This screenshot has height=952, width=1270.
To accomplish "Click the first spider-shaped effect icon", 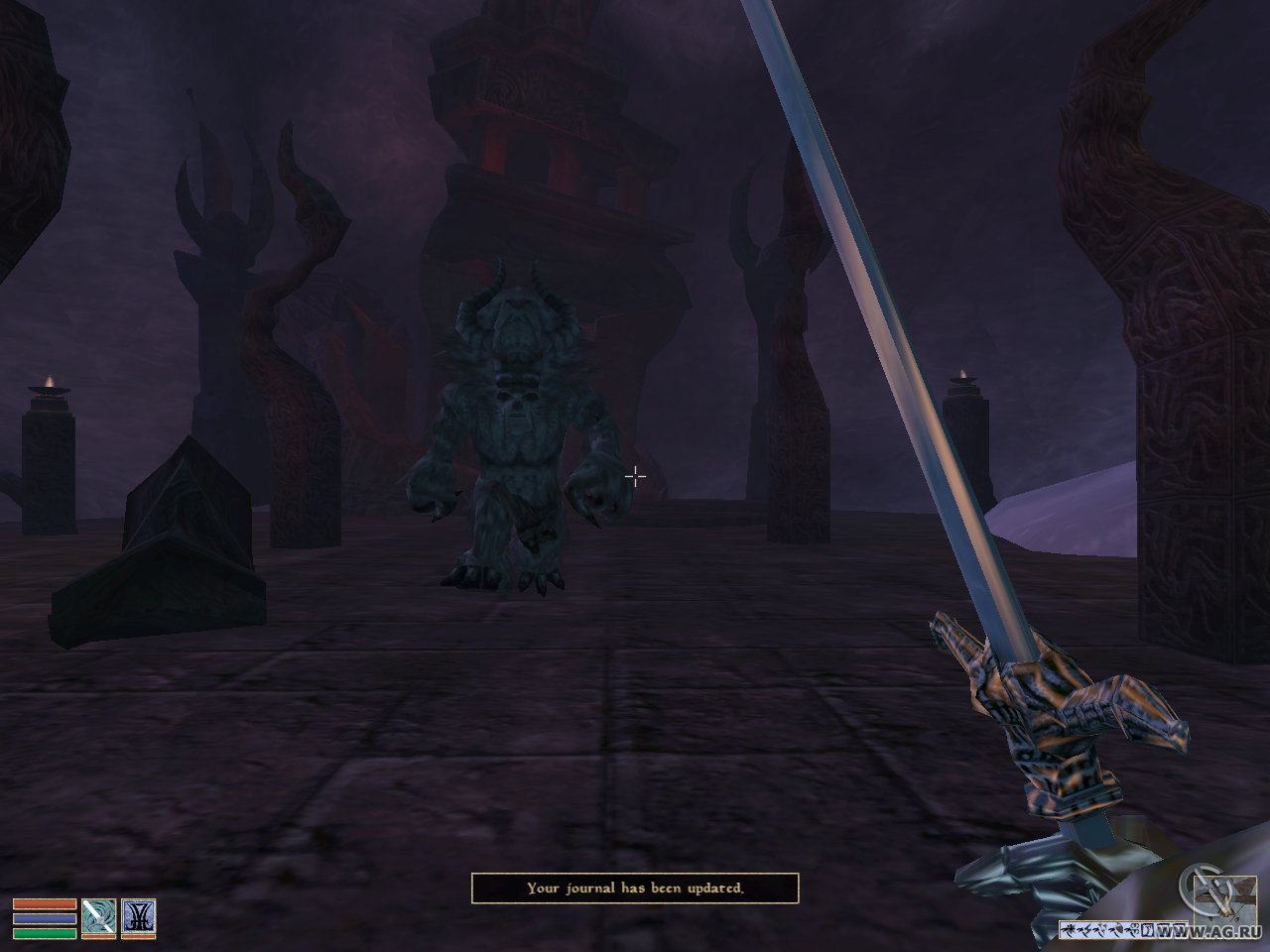I will tap(1071, 929).
